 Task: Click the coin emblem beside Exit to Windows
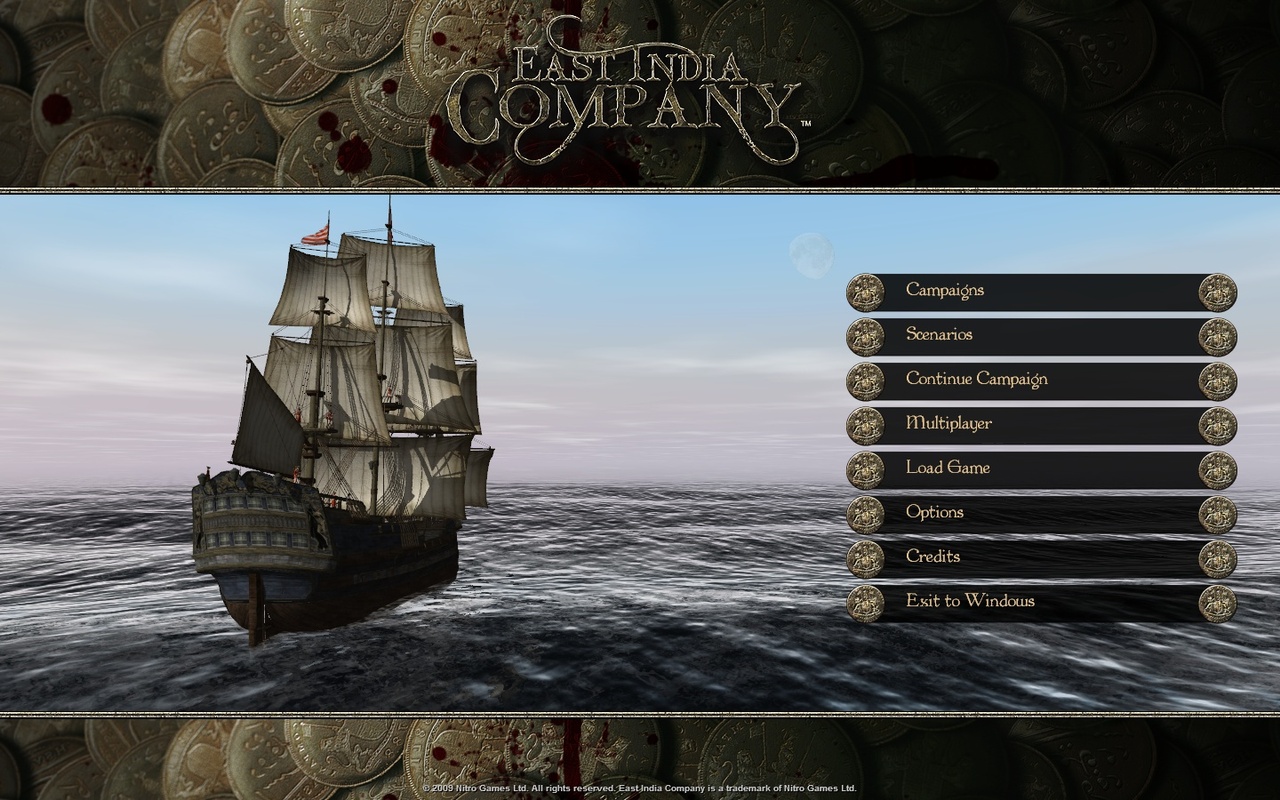click(x=864, y=601)
